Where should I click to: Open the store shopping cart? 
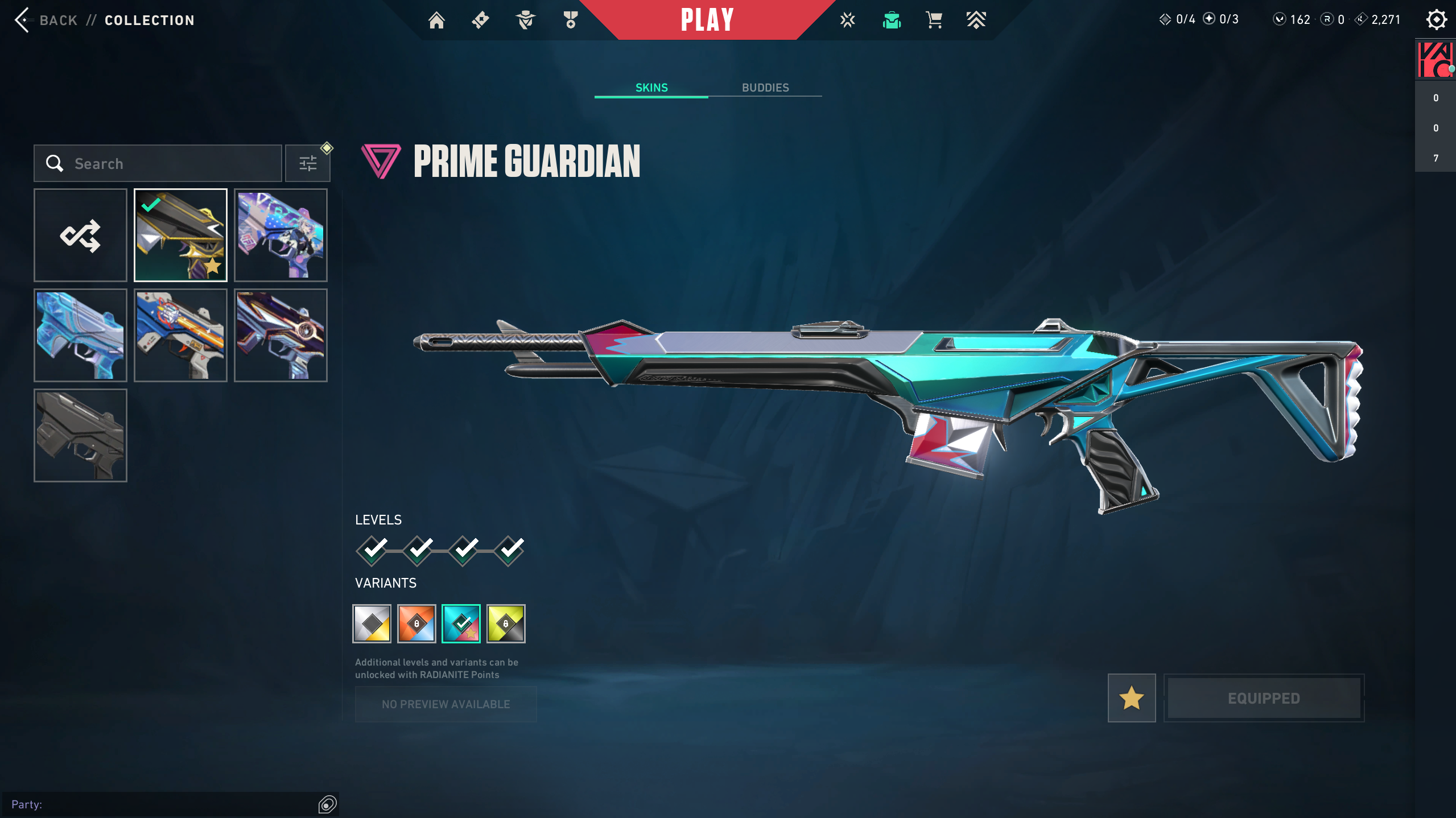(934, 20)
